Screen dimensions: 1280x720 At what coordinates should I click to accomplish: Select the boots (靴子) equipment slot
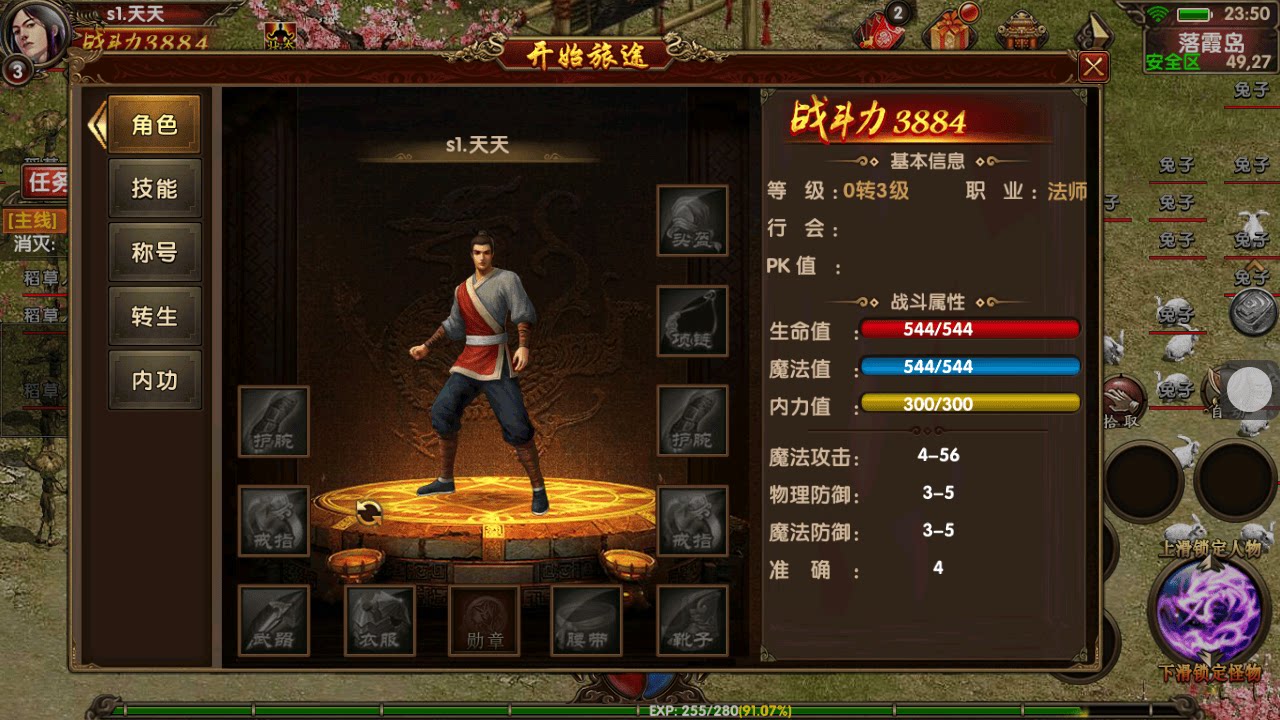click(x=693, y=622)
